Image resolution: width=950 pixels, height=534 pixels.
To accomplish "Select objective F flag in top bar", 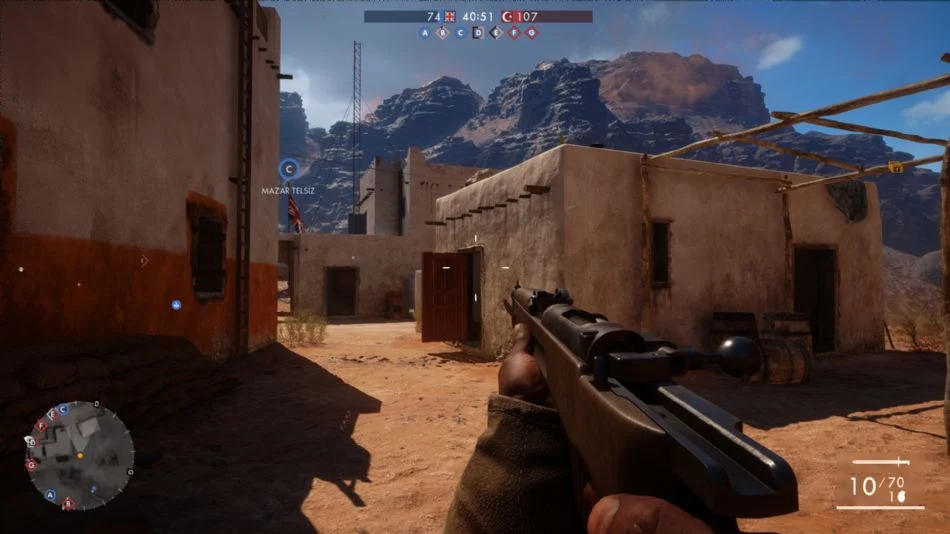I will pos(514,32).
